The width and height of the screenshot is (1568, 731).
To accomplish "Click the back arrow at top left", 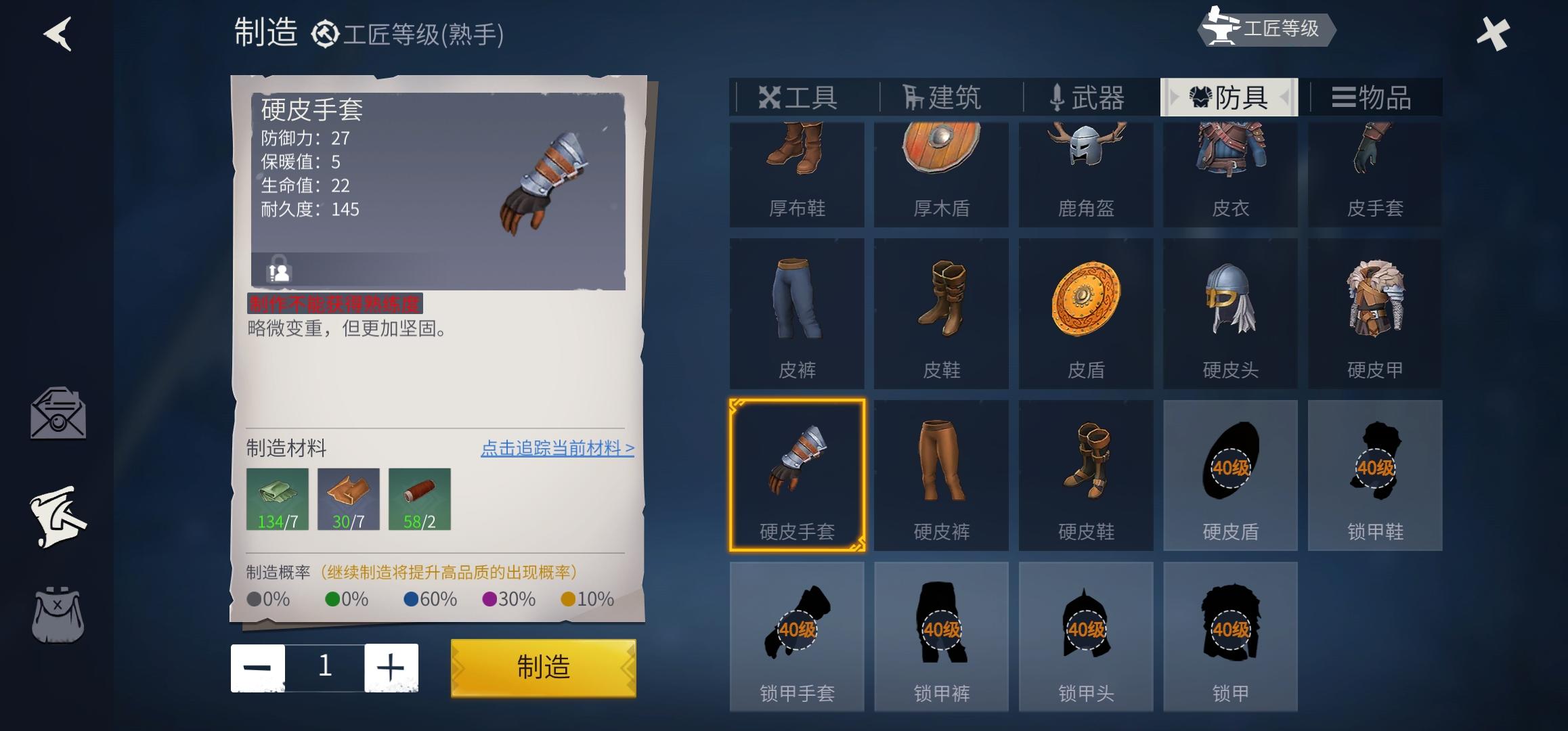I will (x=58, y=34).
